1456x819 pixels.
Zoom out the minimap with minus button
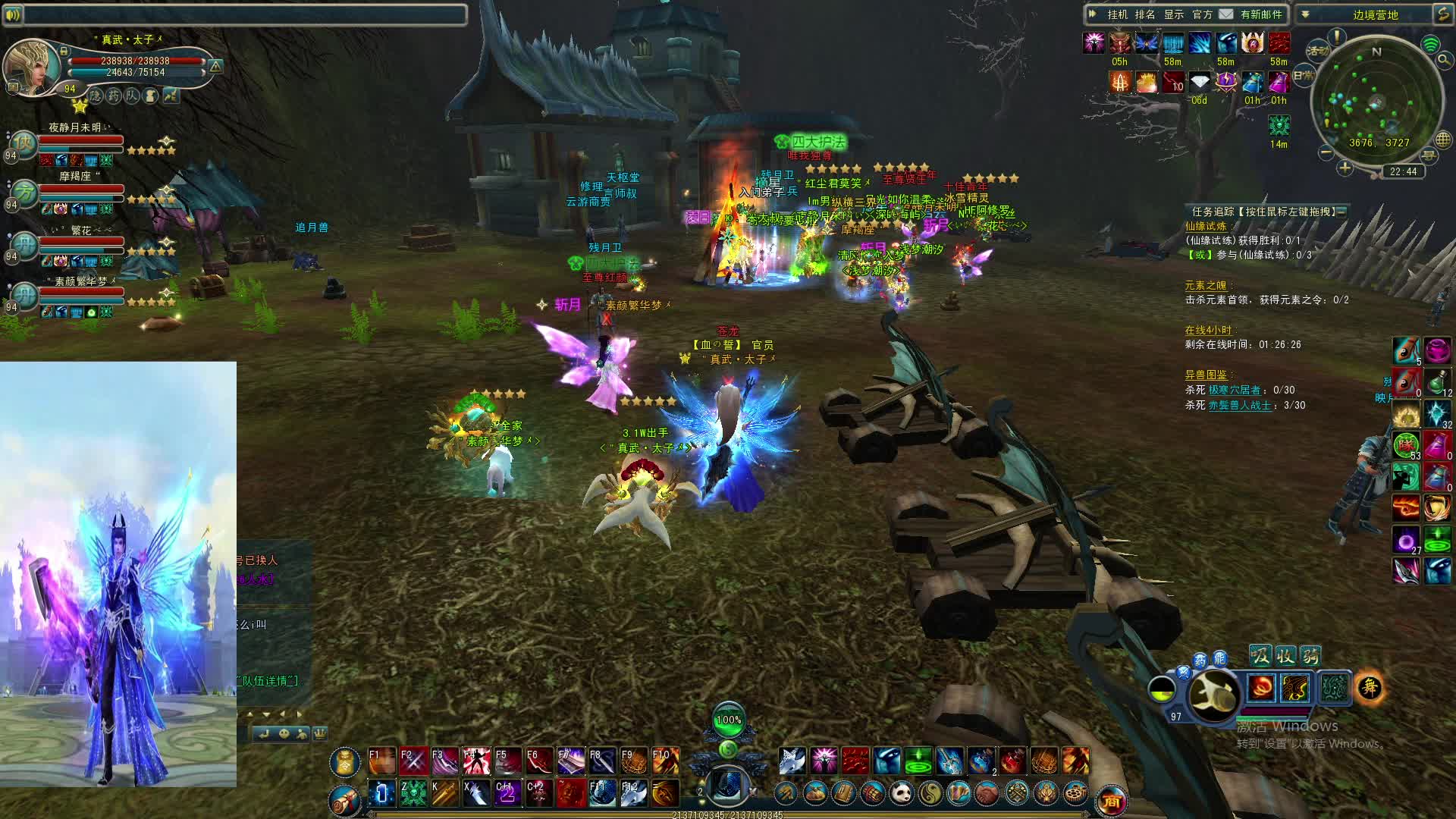click(x=1326, y=152)
